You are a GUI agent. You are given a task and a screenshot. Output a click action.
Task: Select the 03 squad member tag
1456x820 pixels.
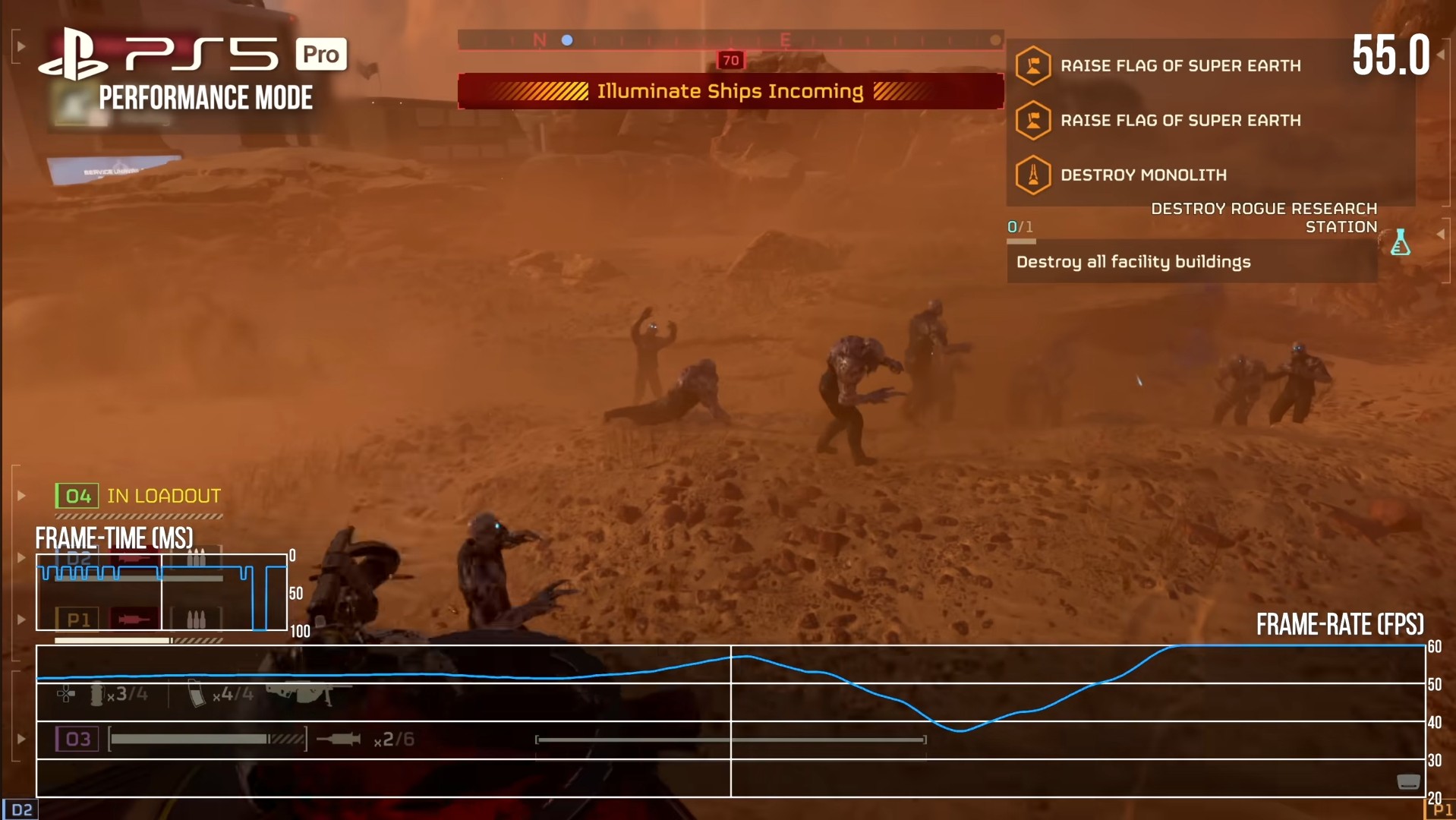[x=77, y=740]
